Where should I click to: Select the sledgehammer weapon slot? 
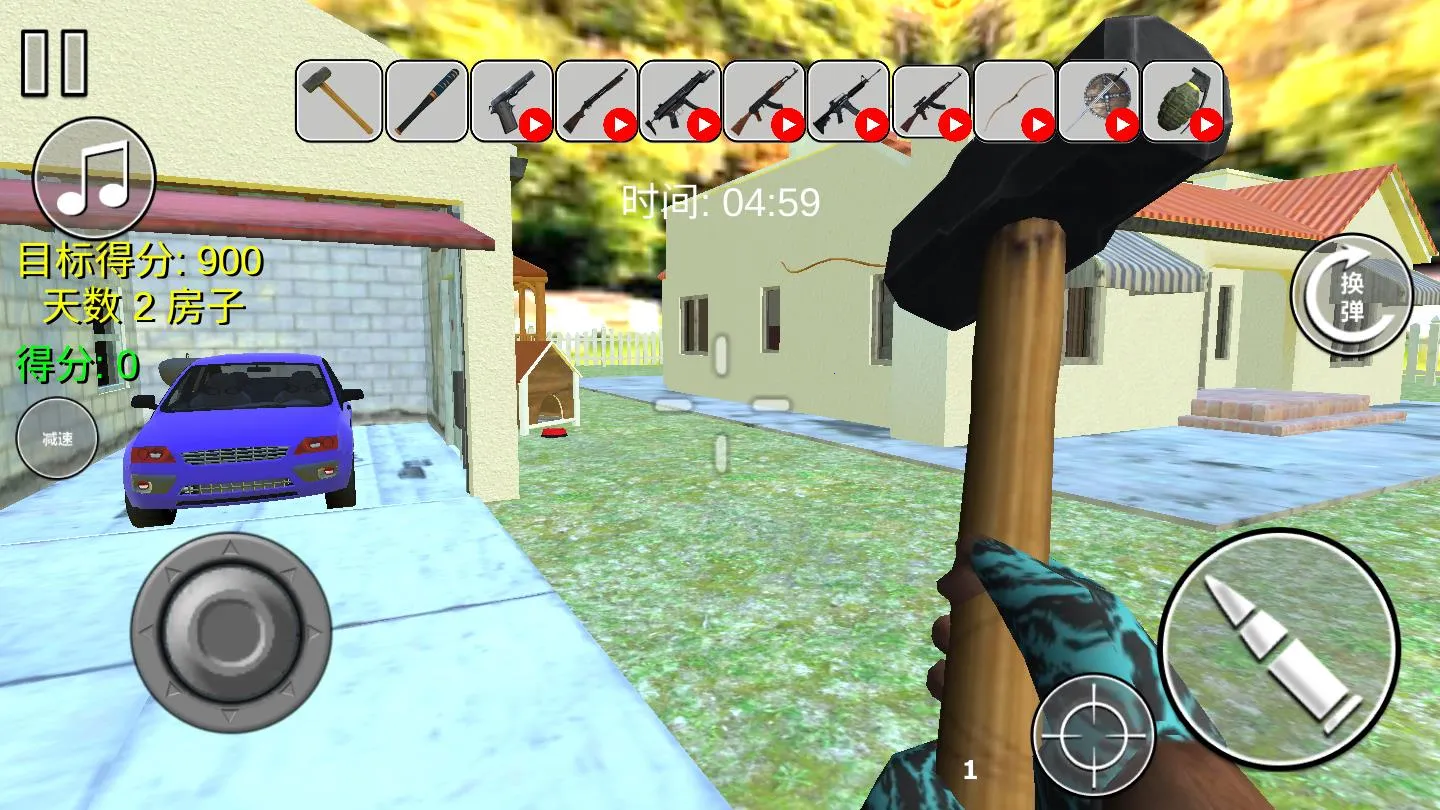tap(339, 100)
